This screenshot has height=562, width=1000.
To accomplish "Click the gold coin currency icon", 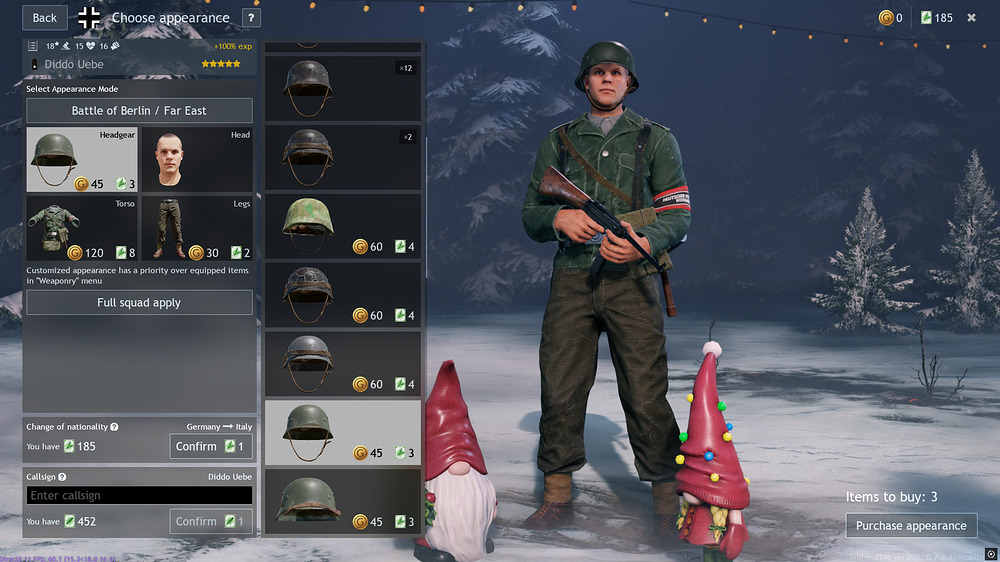I will (x=885, y=17).
